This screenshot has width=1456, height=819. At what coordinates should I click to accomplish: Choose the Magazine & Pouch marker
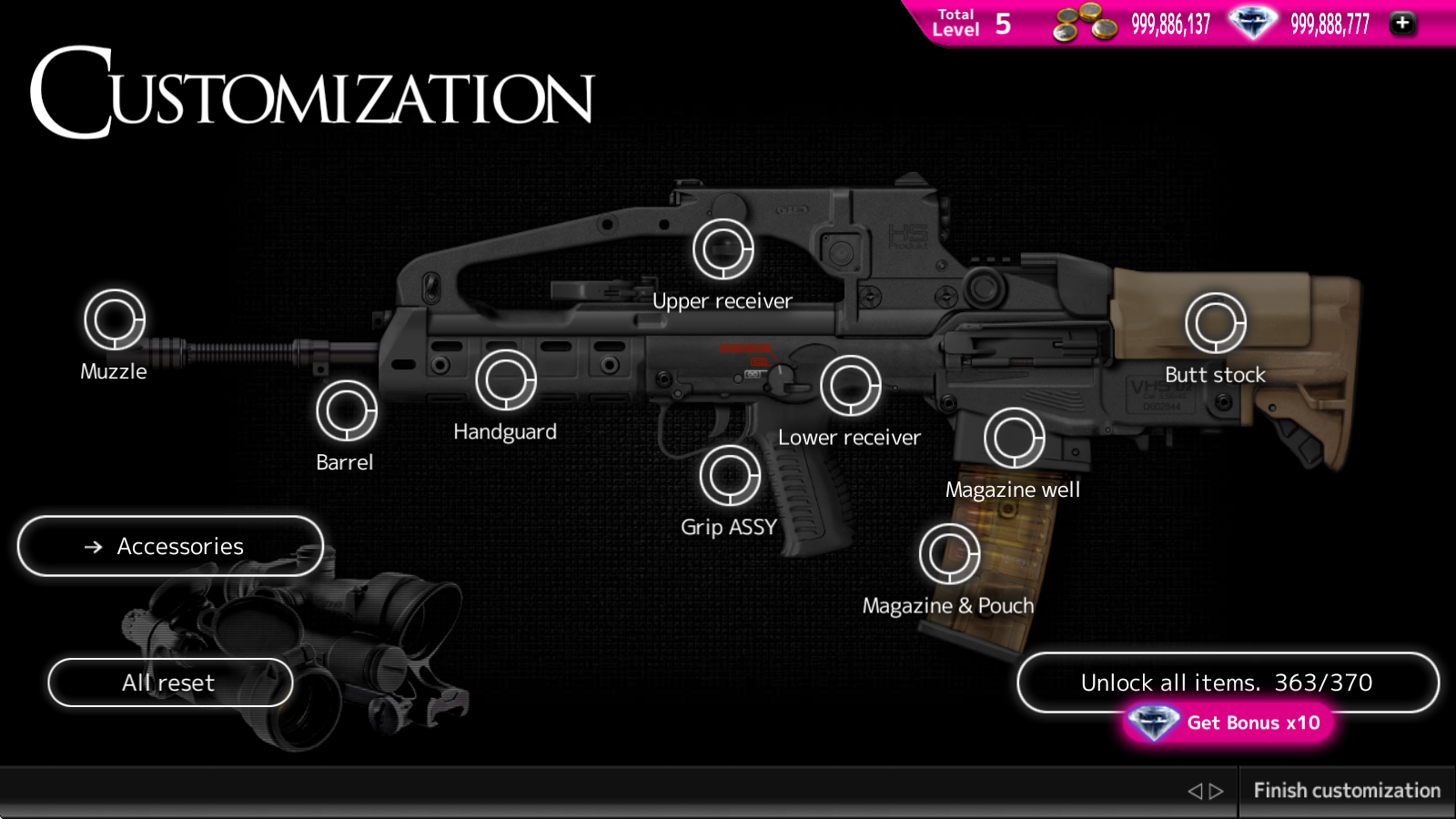950,554
